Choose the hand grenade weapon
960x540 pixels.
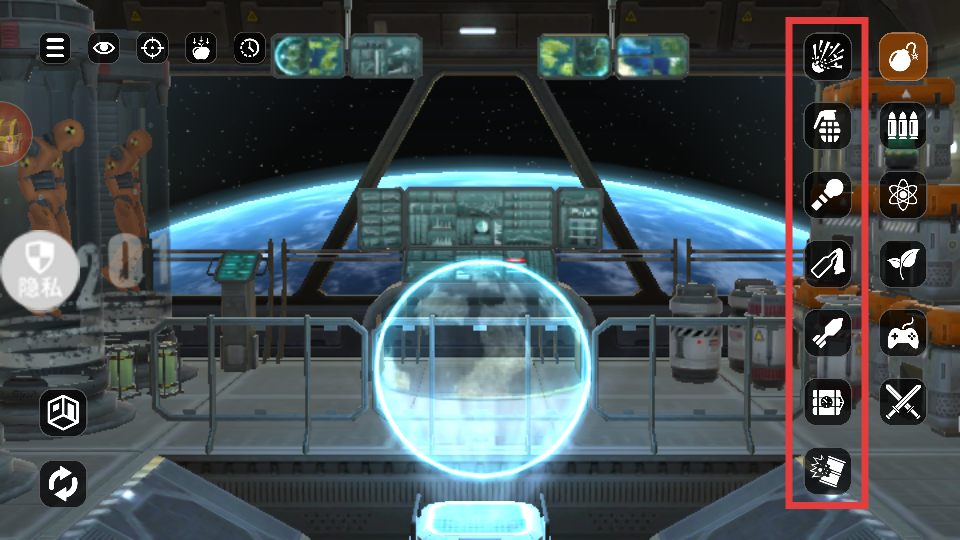pyautogui.click(x=828, y=125)
